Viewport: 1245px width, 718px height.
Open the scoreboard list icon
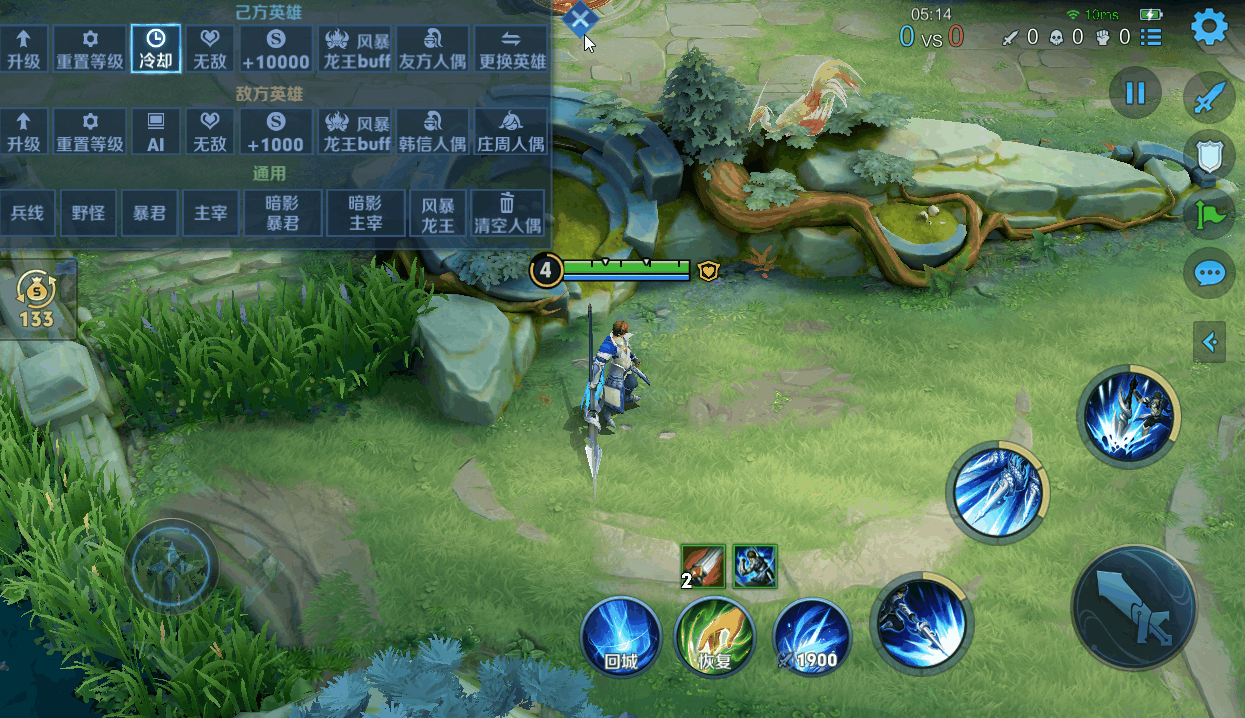(1151, 38)
